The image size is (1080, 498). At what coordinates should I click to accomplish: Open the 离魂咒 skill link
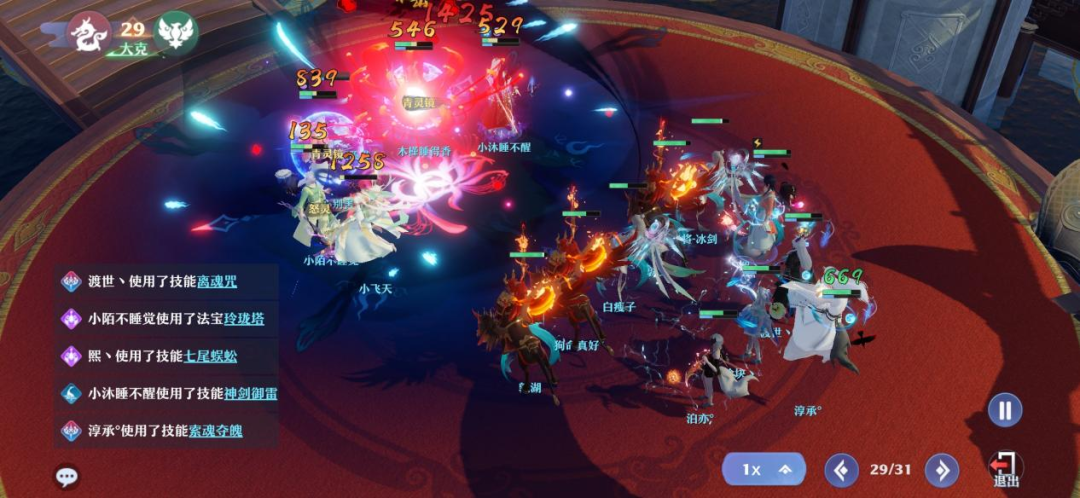click(217, 281)
